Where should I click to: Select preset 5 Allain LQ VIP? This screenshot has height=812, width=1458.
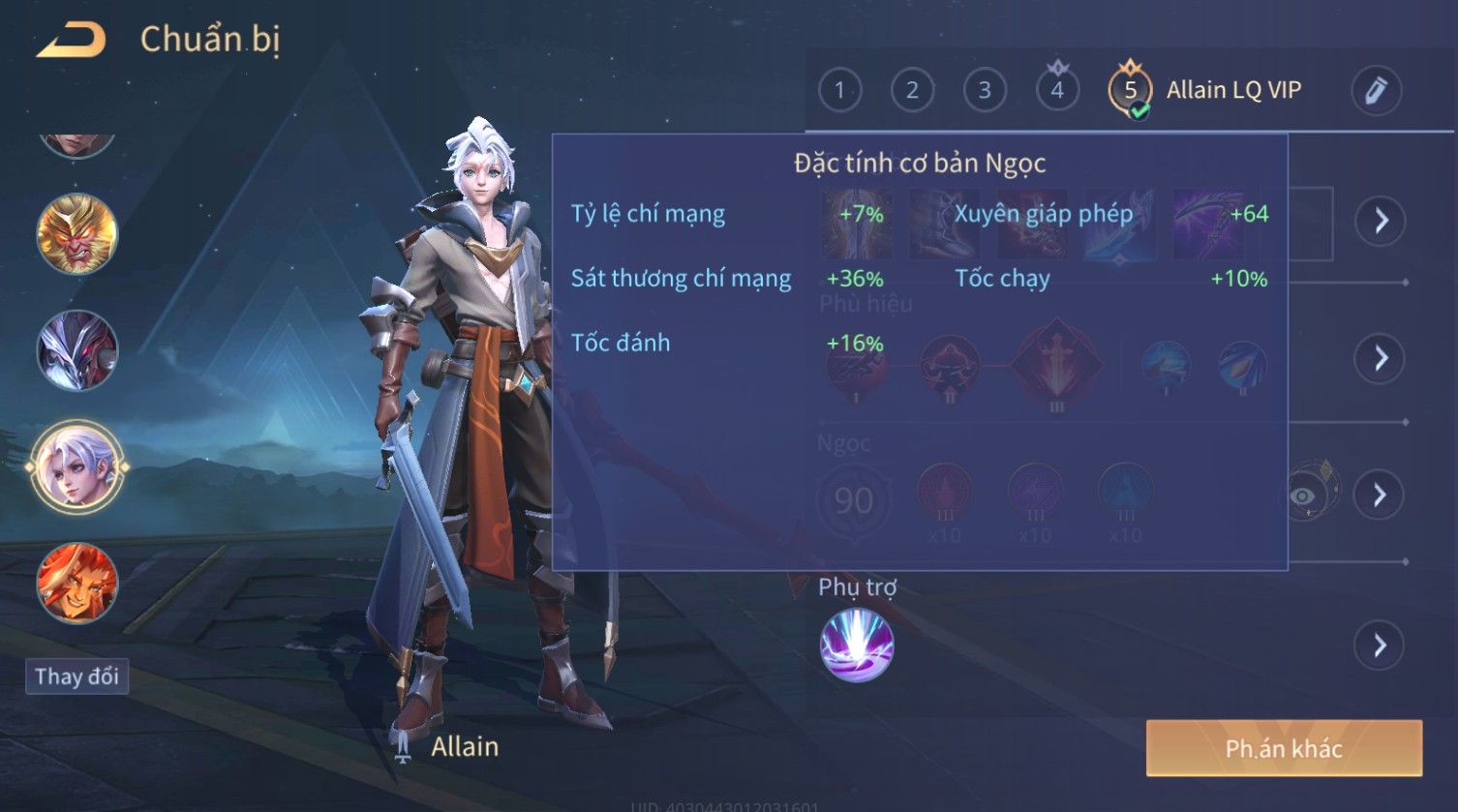(1130, 90)
